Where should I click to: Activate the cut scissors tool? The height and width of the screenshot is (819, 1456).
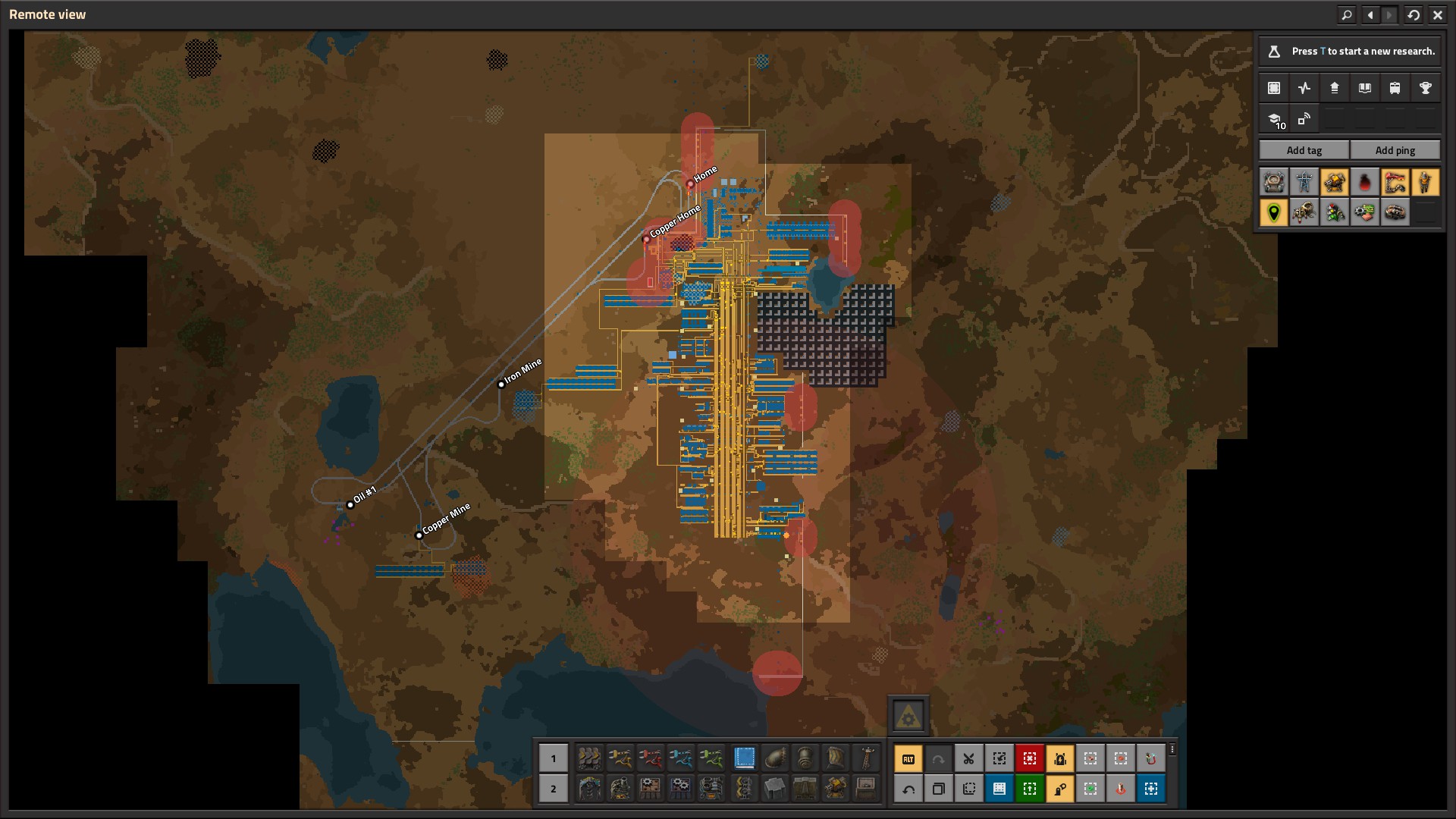click(x=968, y=758)
